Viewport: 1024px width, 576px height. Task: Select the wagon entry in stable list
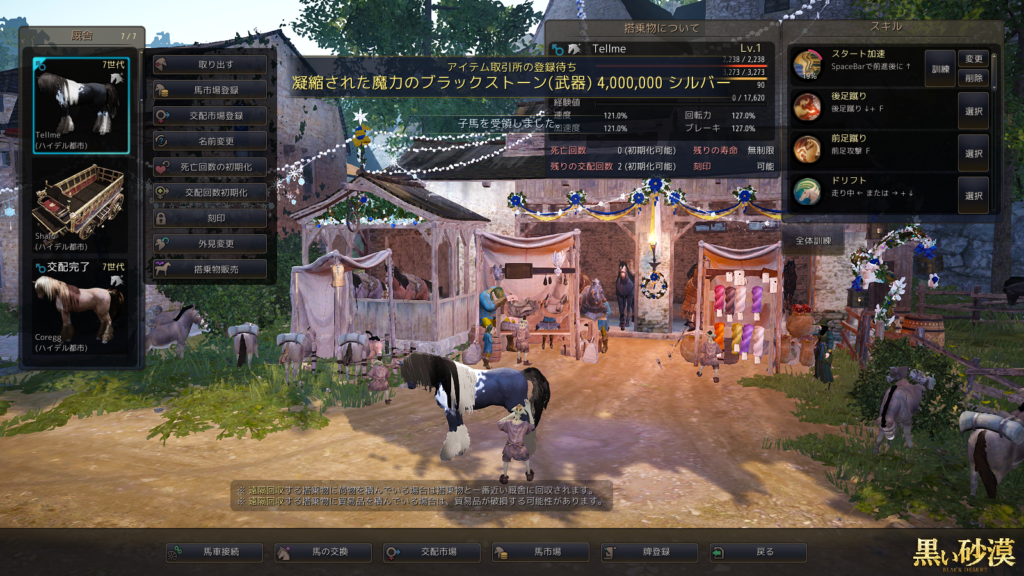(80, 208)
